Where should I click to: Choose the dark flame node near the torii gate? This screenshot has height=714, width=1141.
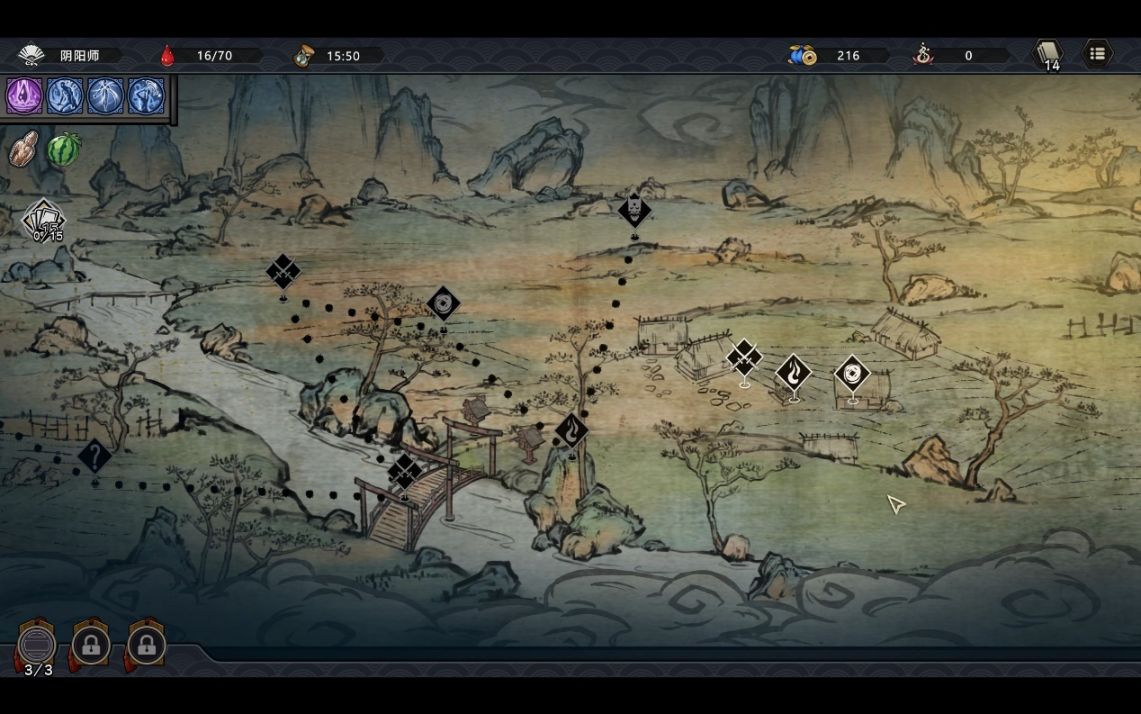(572, 431)
